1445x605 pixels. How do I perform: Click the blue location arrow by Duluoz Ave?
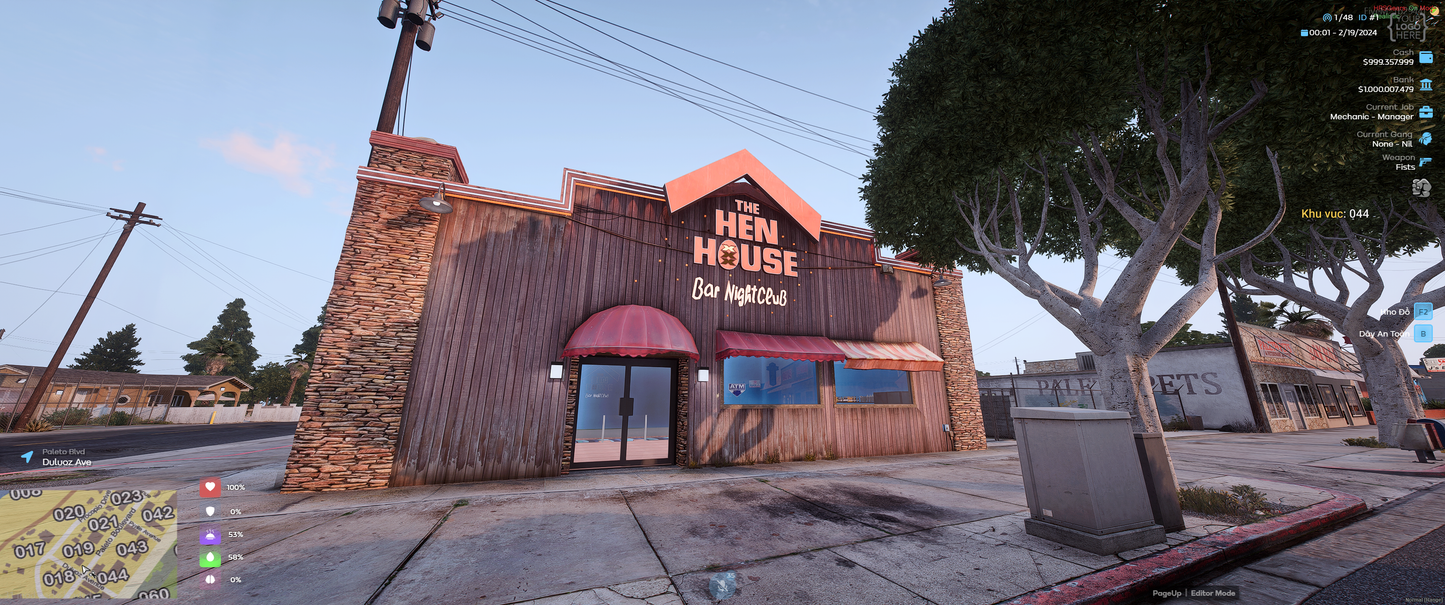tap(27, 457)
